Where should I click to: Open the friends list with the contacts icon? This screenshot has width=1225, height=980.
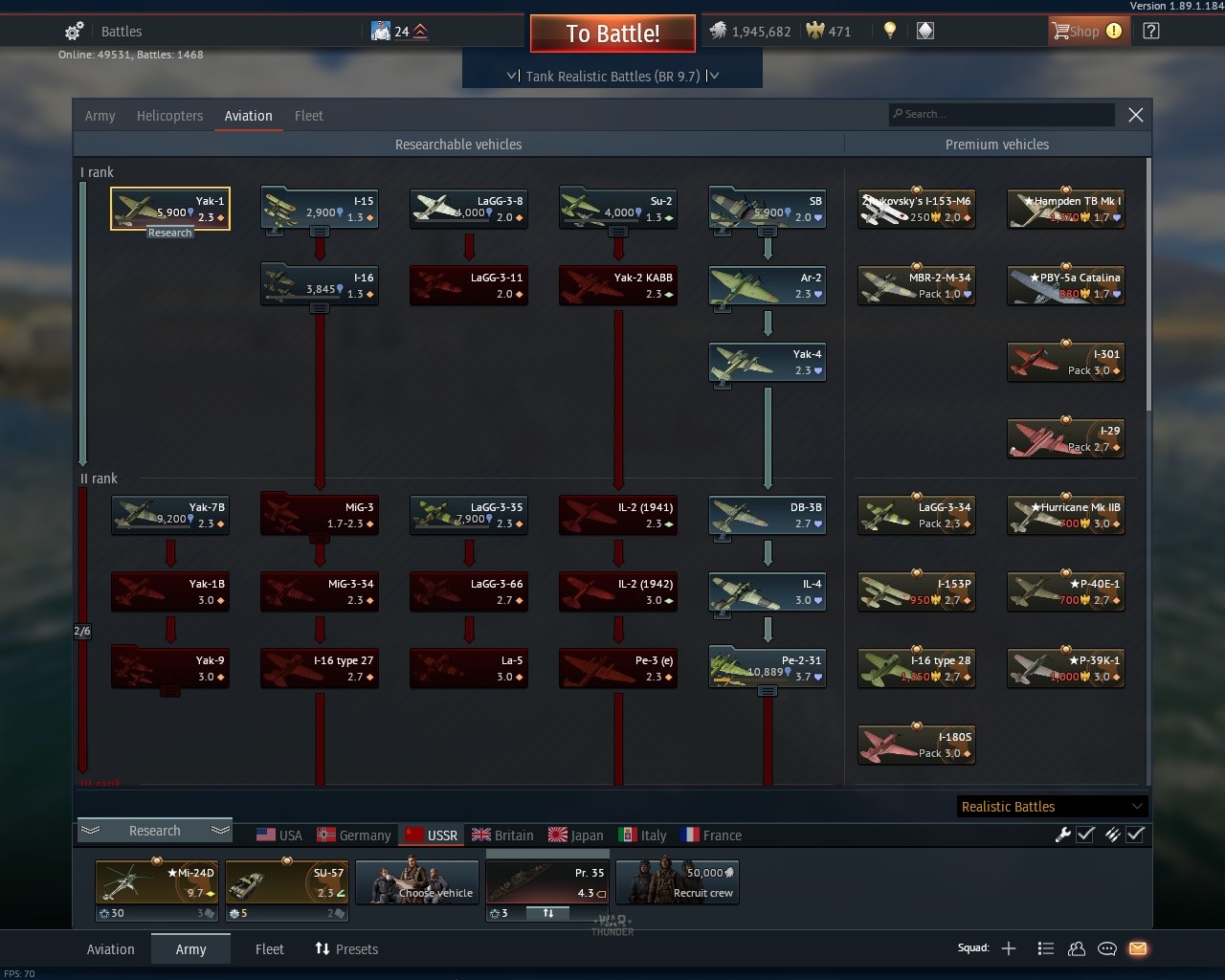point(1077,948)
